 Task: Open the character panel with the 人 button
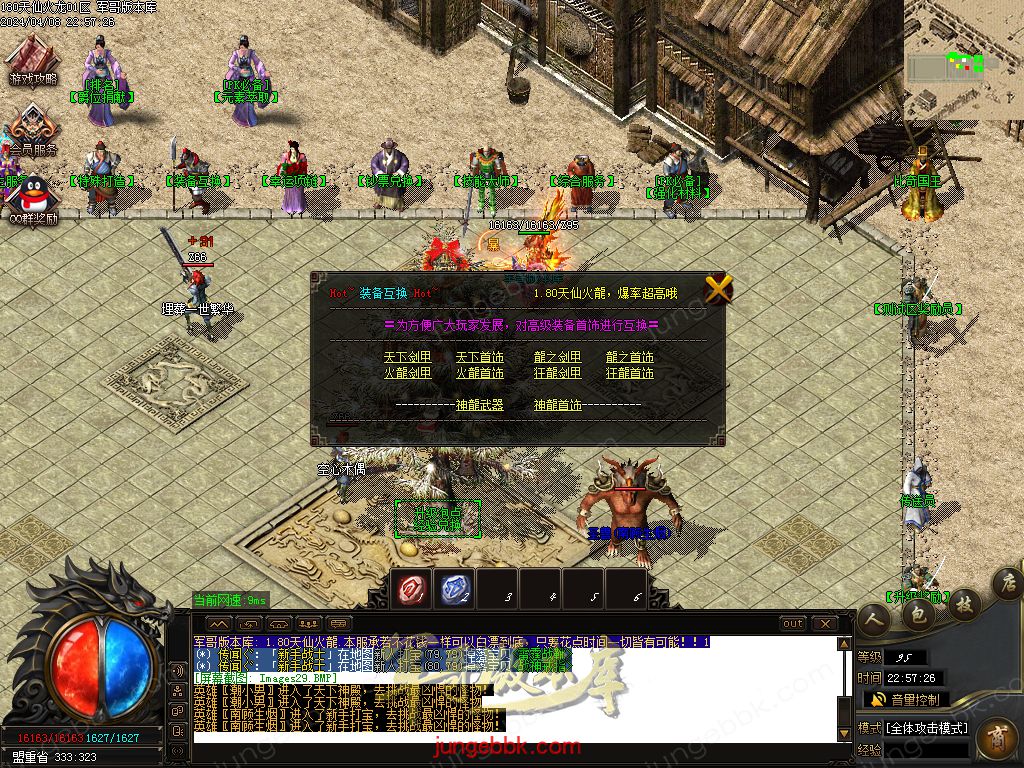pos(873,620)
